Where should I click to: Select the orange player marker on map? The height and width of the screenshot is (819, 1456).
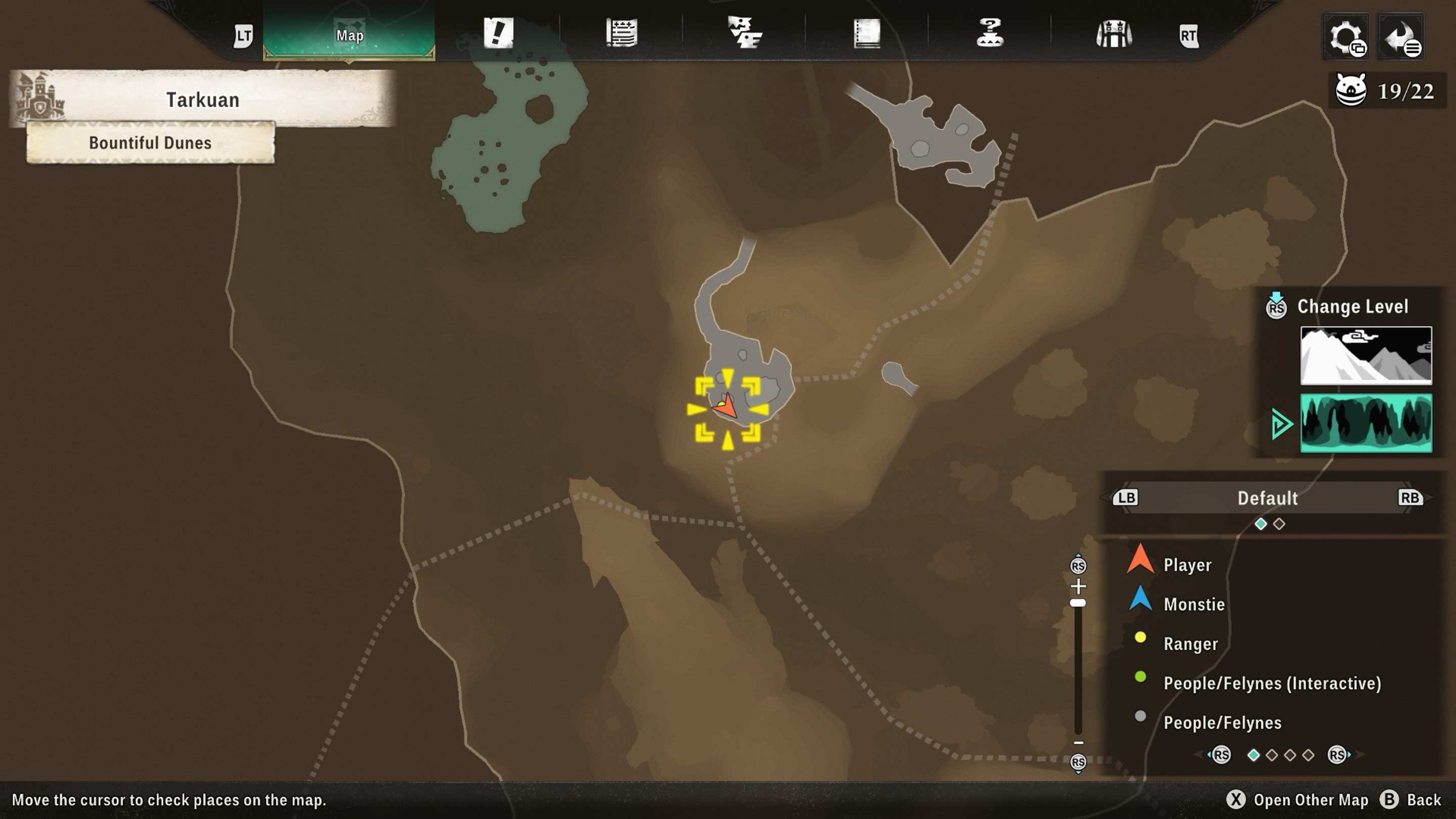(x=726, y=406)
